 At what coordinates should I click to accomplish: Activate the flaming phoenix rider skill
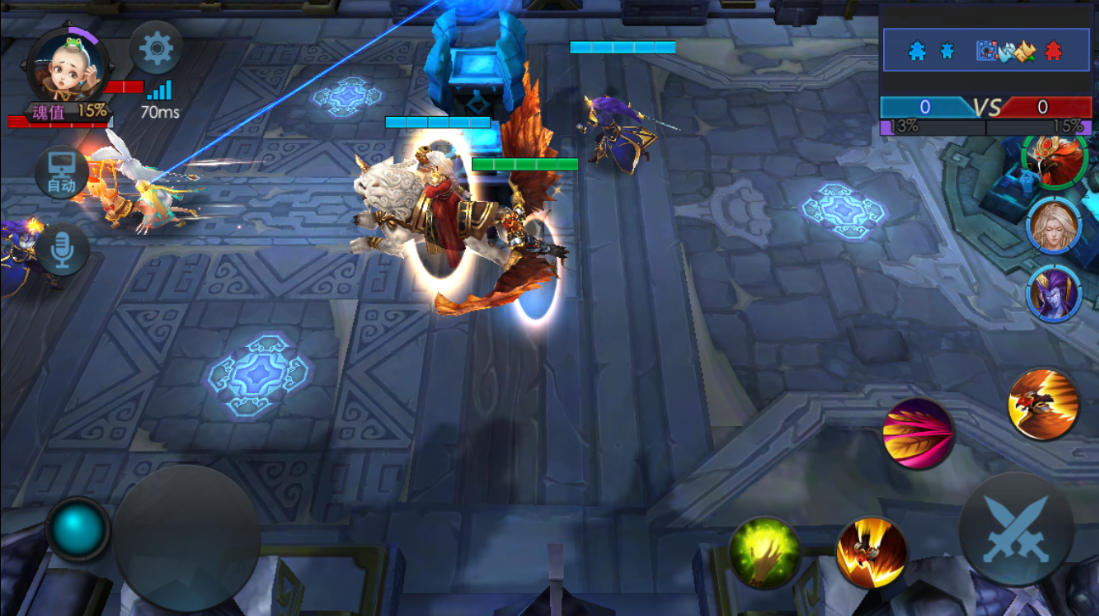click(1043, 404)
